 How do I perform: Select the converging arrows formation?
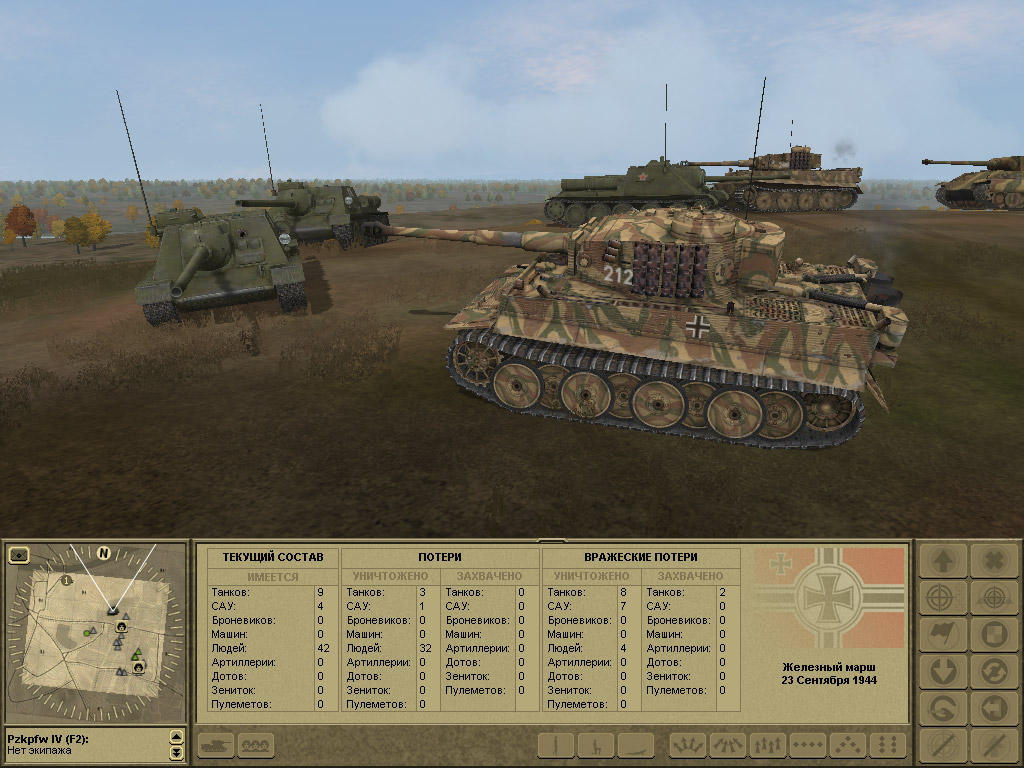728,745
